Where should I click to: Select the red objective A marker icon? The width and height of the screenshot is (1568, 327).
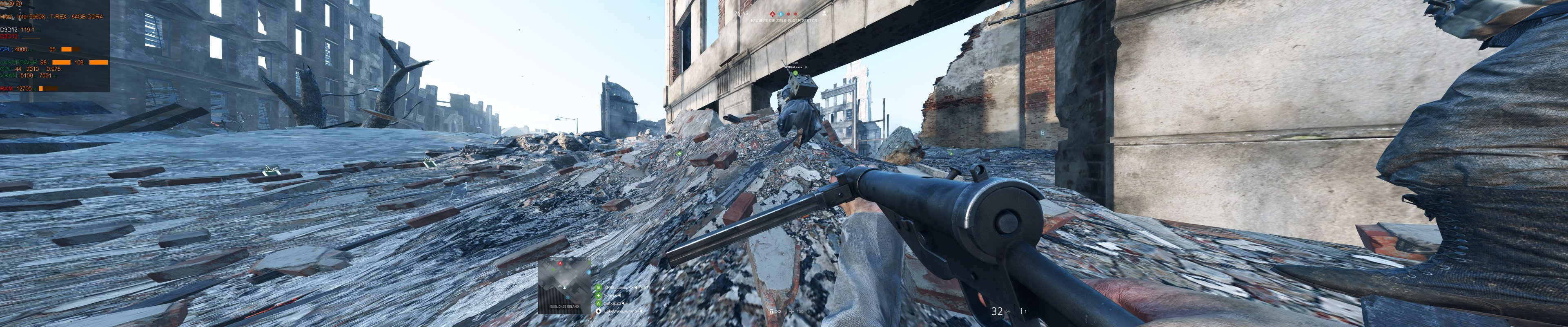click(773, 15)
